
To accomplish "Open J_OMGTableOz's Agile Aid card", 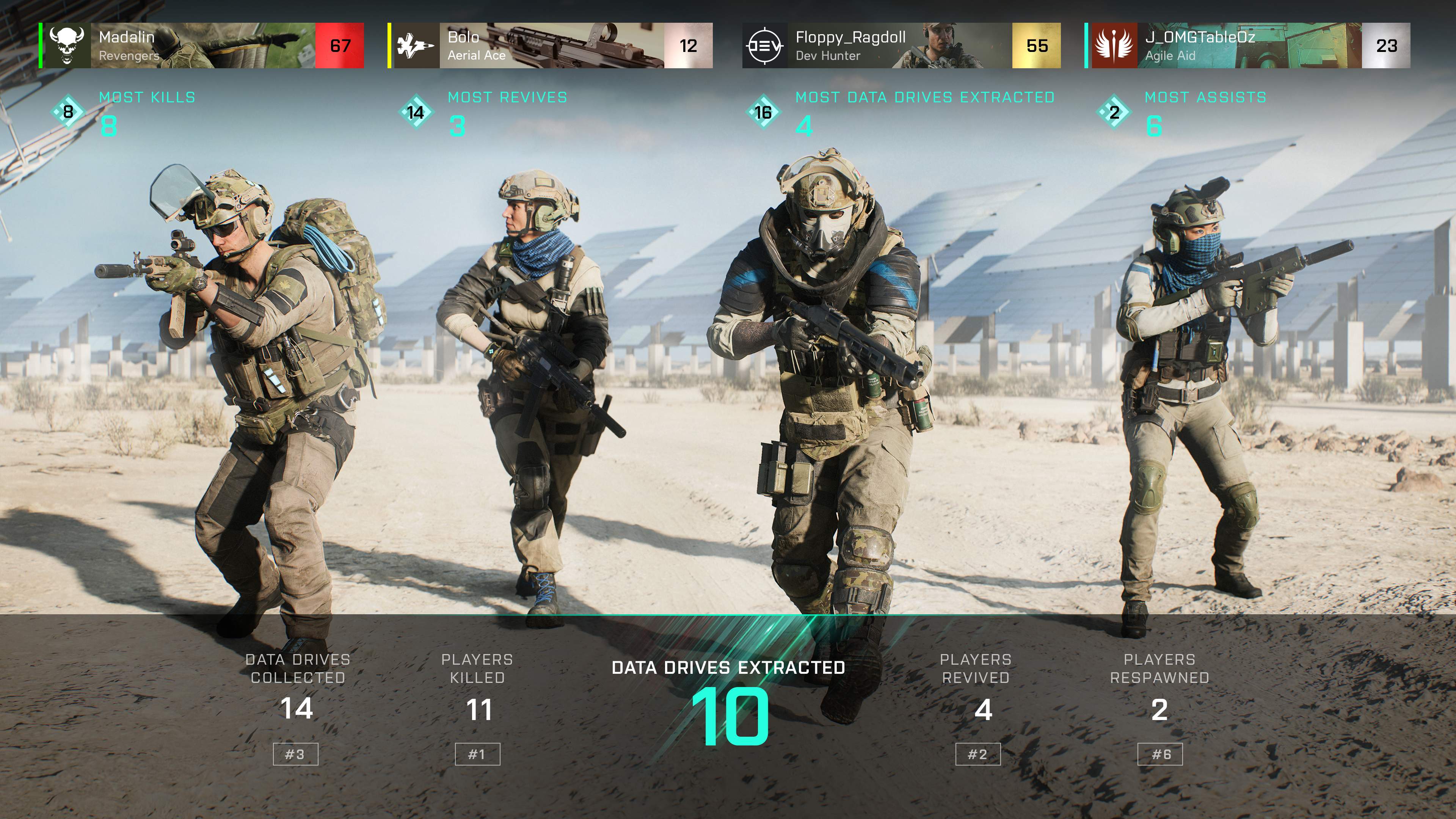I will coord(1221,45).
